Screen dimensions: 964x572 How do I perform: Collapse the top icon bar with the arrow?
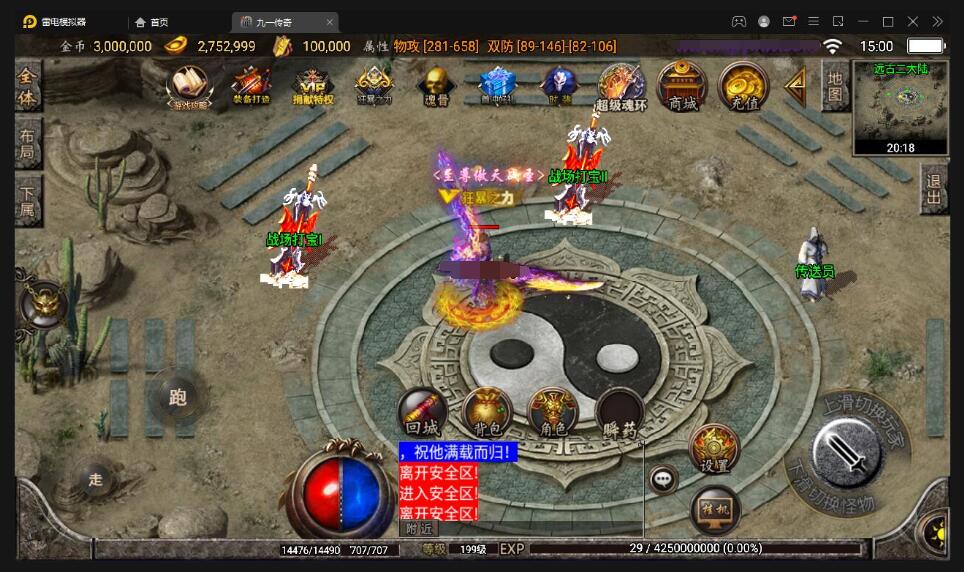tap(796, 84)
